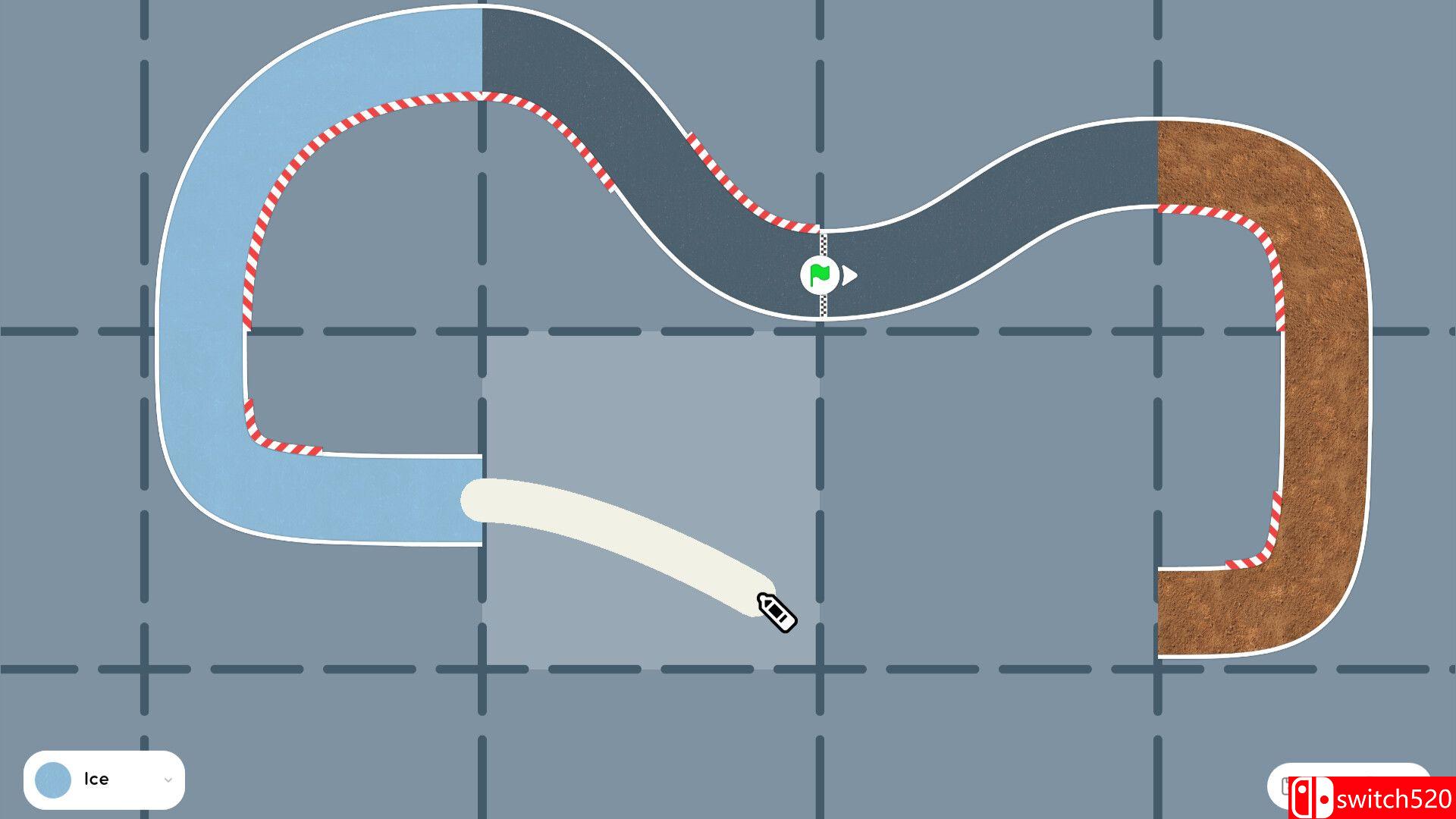This screenshot has height=819, width=1456.
Task: Click the direction arrow beside the start flag
Action: 851,276
